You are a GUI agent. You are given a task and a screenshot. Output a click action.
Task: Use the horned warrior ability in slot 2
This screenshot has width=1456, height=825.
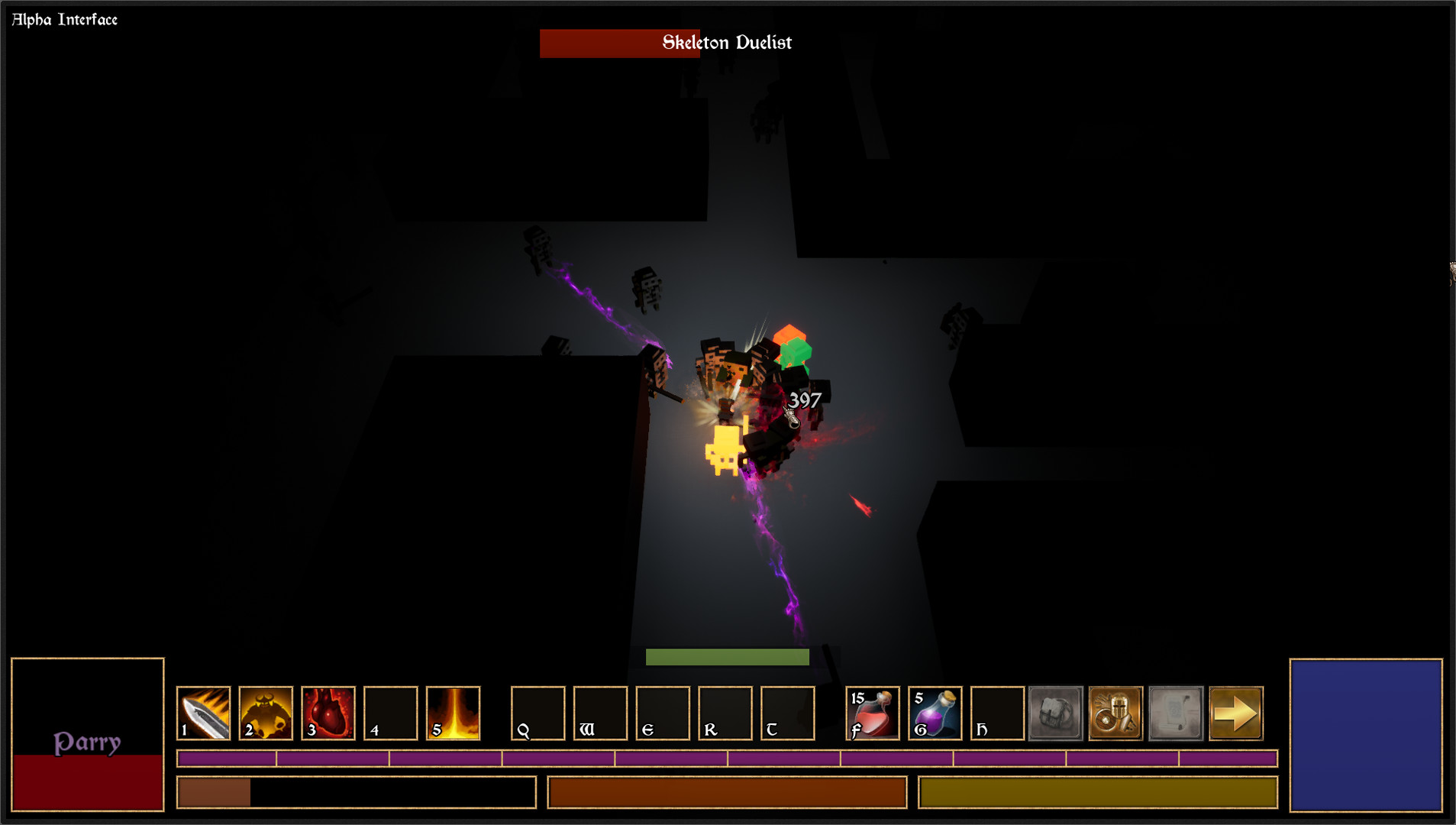click(266, 713)
